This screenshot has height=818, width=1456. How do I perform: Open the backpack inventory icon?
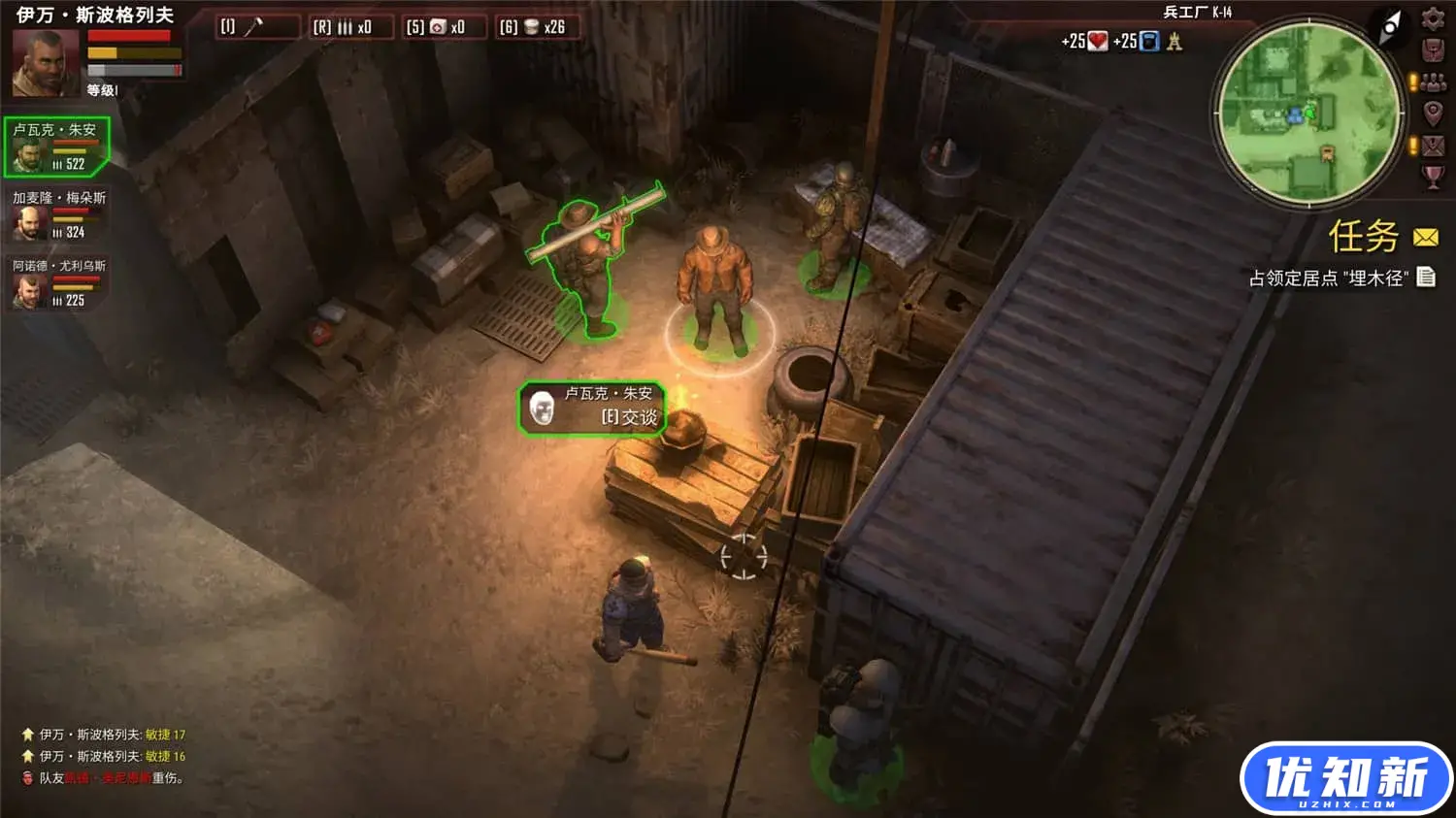click(1433, 49)
